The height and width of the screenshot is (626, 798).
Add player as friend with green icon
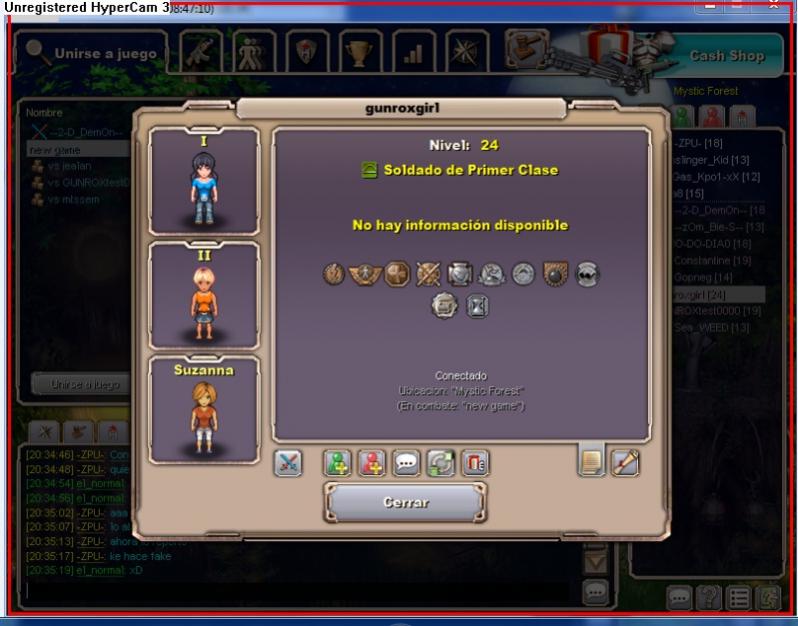(337, 463)
